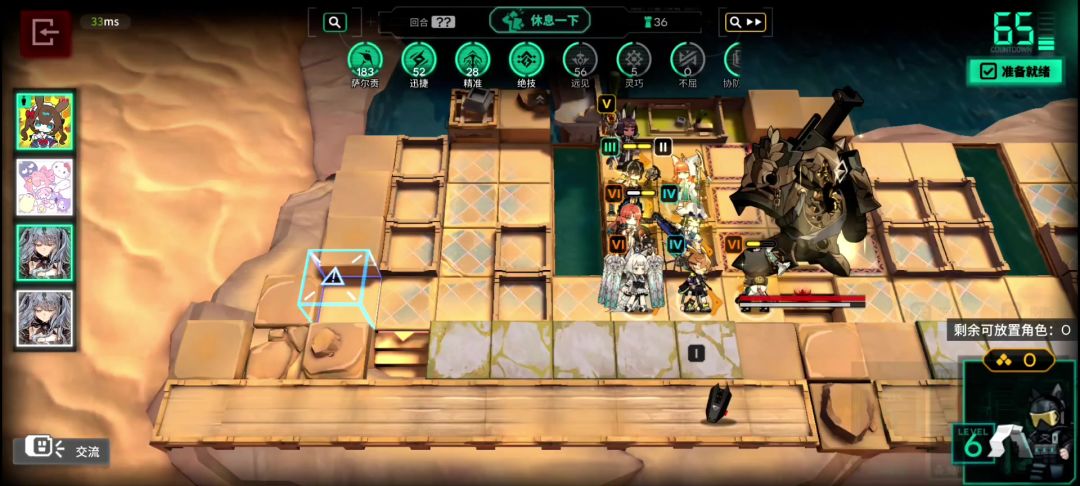Click the red exit button
Image resolution: width=1080 pixels, height=486 pixels.
point(45,33)
